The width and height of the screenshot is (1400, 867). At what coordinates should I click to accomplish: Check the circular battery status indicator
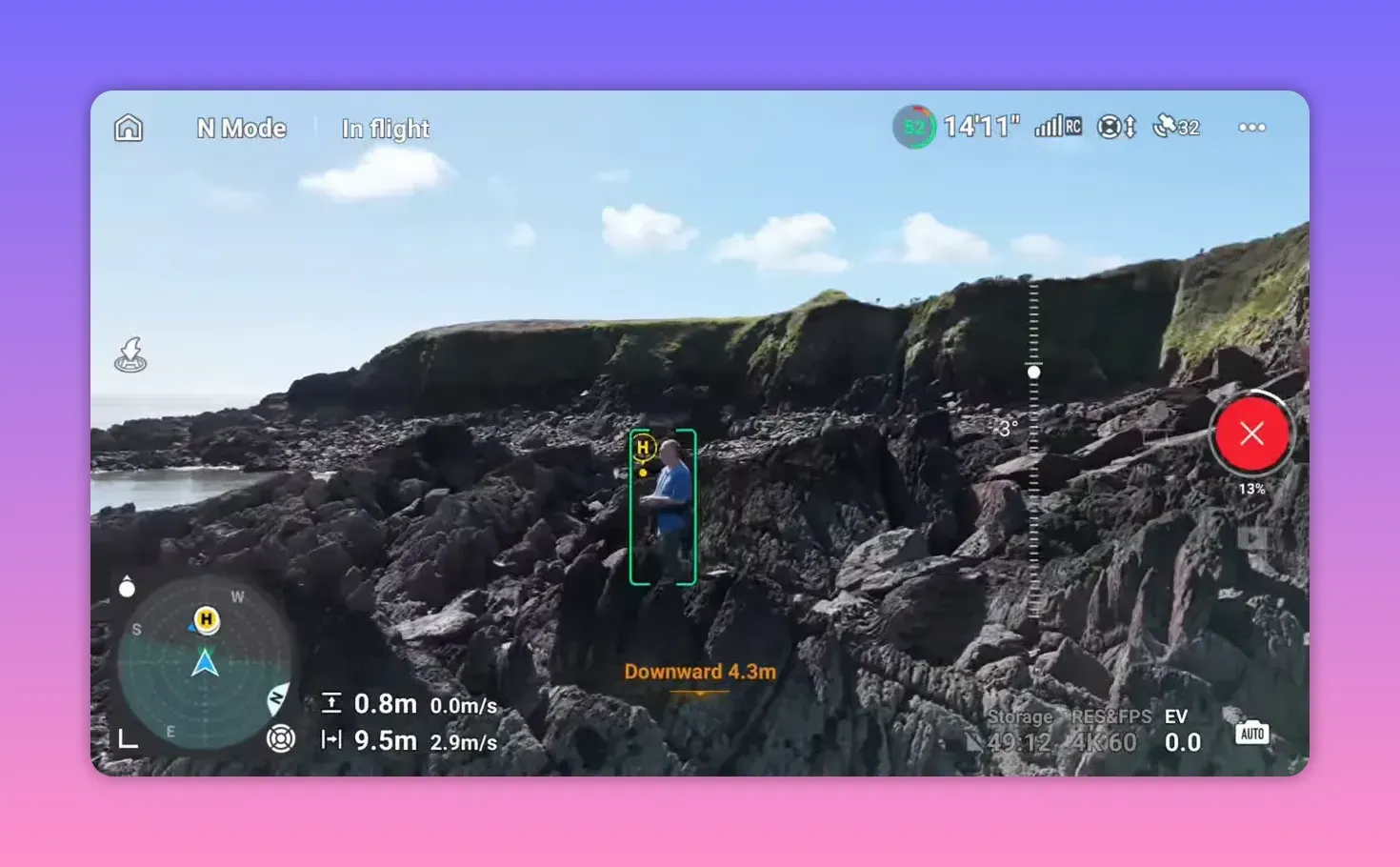click(x=912, y=126)
